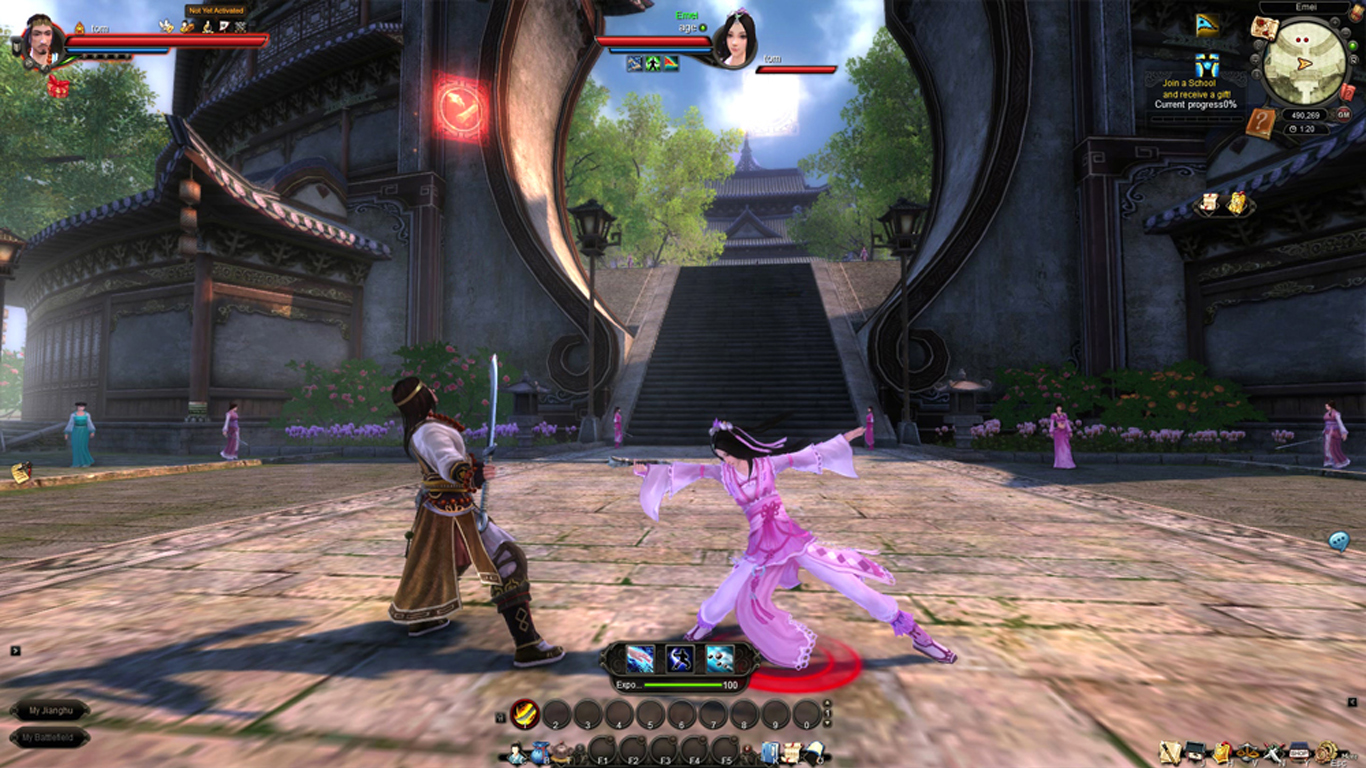Open the chat bubble icon

tap(1339, 541)
